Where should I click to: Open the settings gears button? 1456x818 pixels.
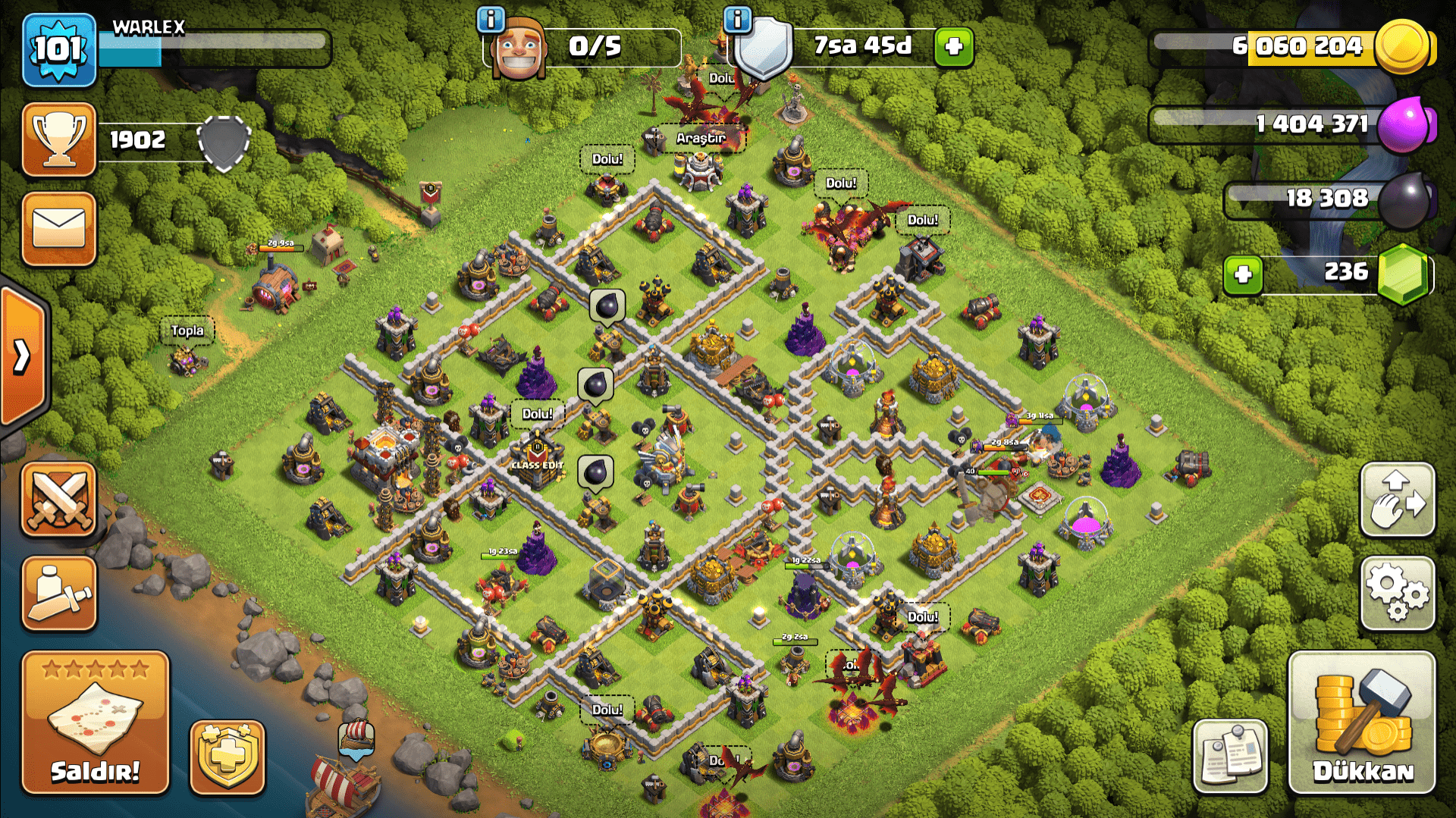(1398, 594)
